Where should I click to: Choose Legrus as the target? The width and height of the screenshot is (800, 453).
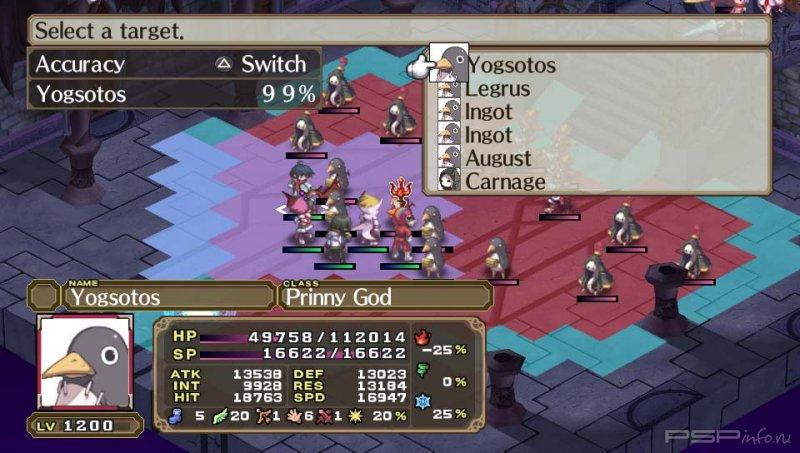click(x=497, y=89)
